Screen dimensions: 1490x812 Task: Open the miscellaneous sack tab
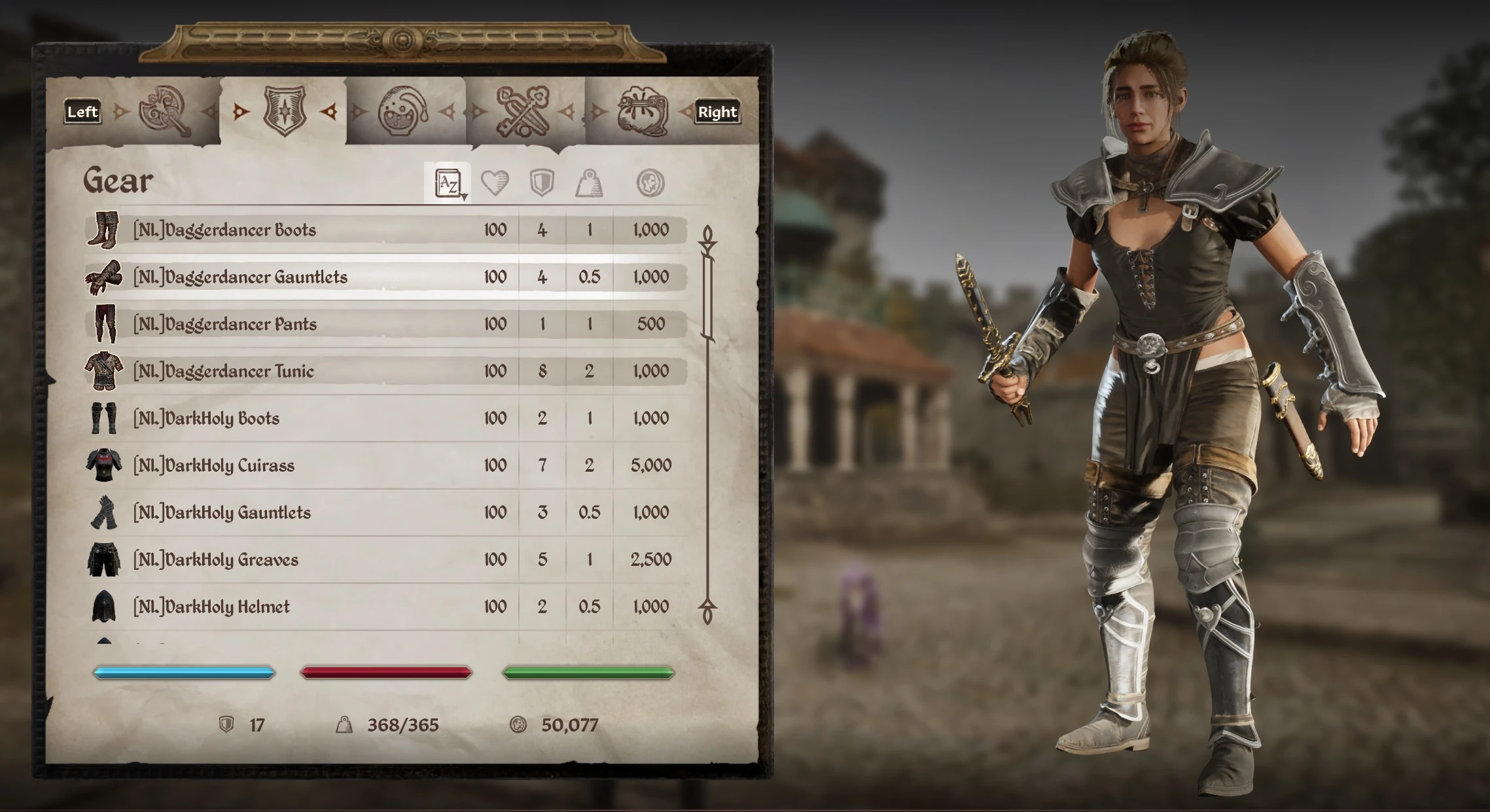tap(643, 113)
